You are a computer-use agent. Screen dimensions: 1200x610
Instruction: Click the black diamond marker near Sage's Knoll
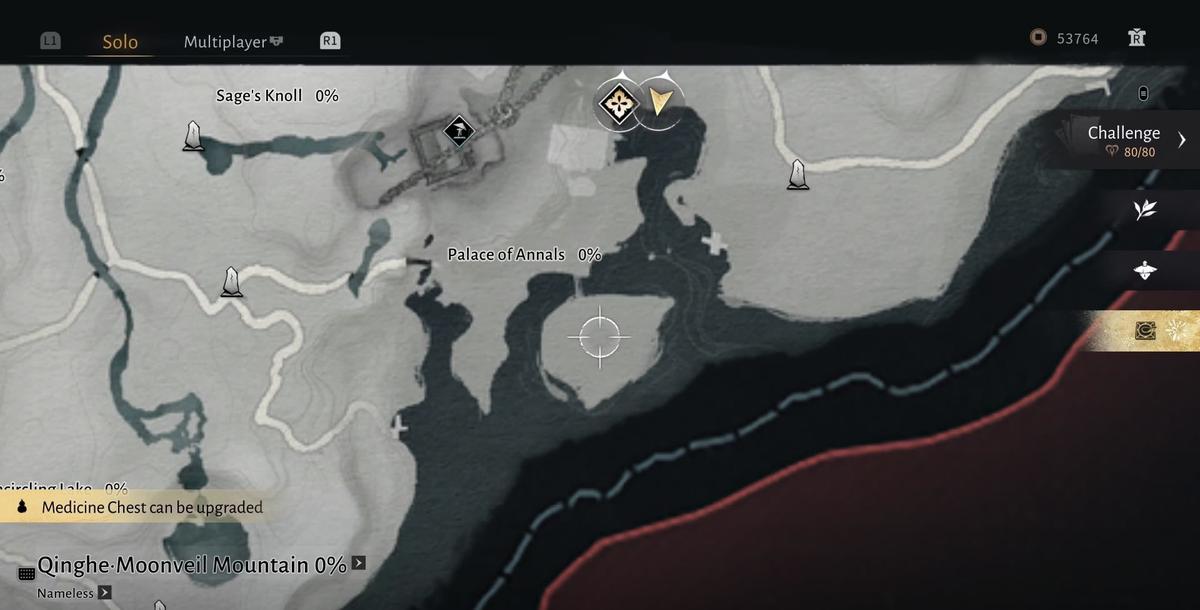pos(459,129)
